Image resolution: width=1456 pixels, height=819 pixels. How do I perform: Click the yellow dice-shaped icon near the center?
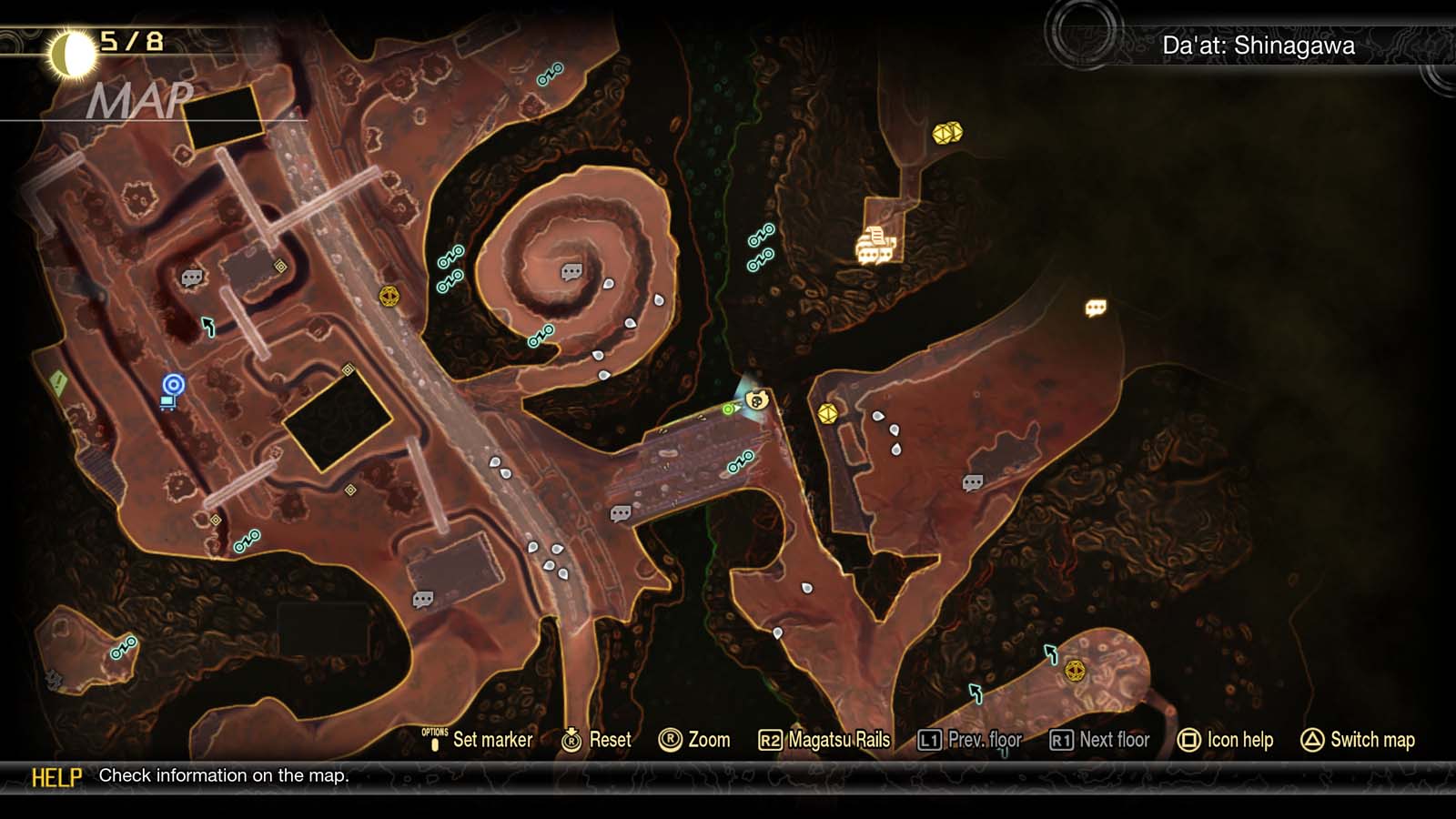pyautogui.click(x=828, y=414)
